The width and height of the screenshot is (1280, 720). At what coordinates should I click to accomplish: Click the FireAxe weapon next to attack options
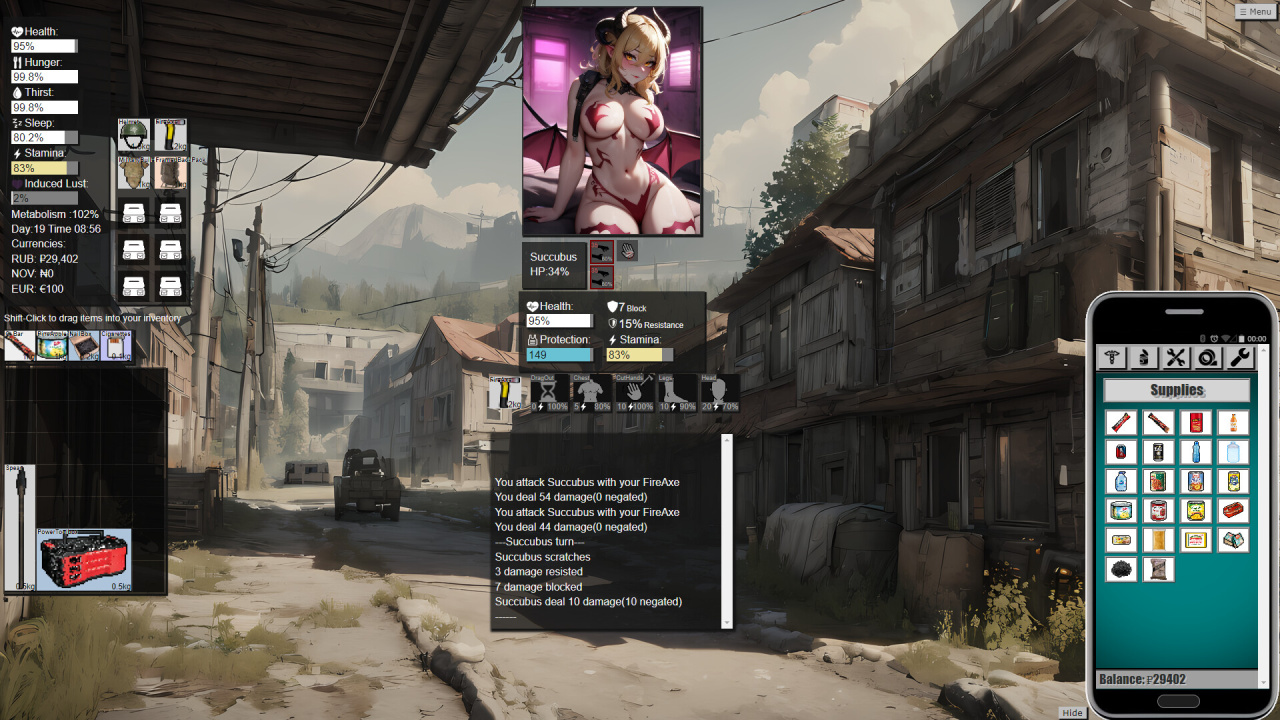tap(505, 393)
